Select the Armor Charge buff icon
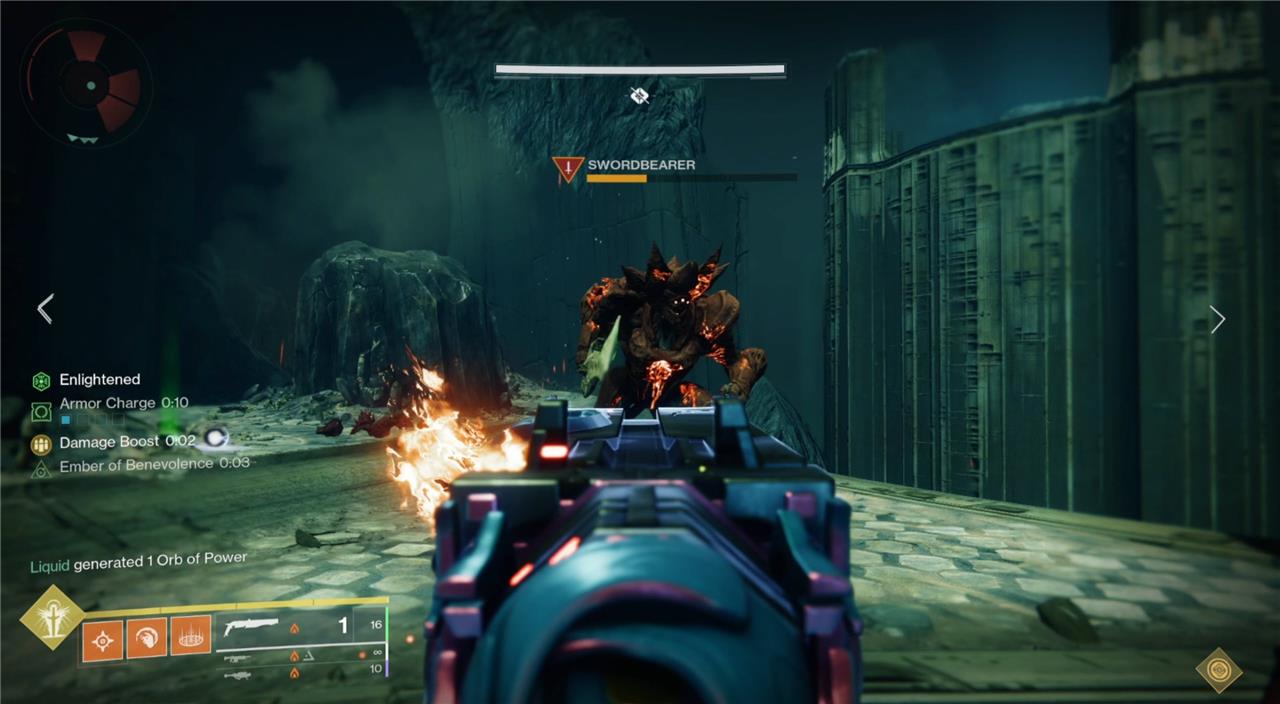 pyautogui.click(x=41, y=410)
